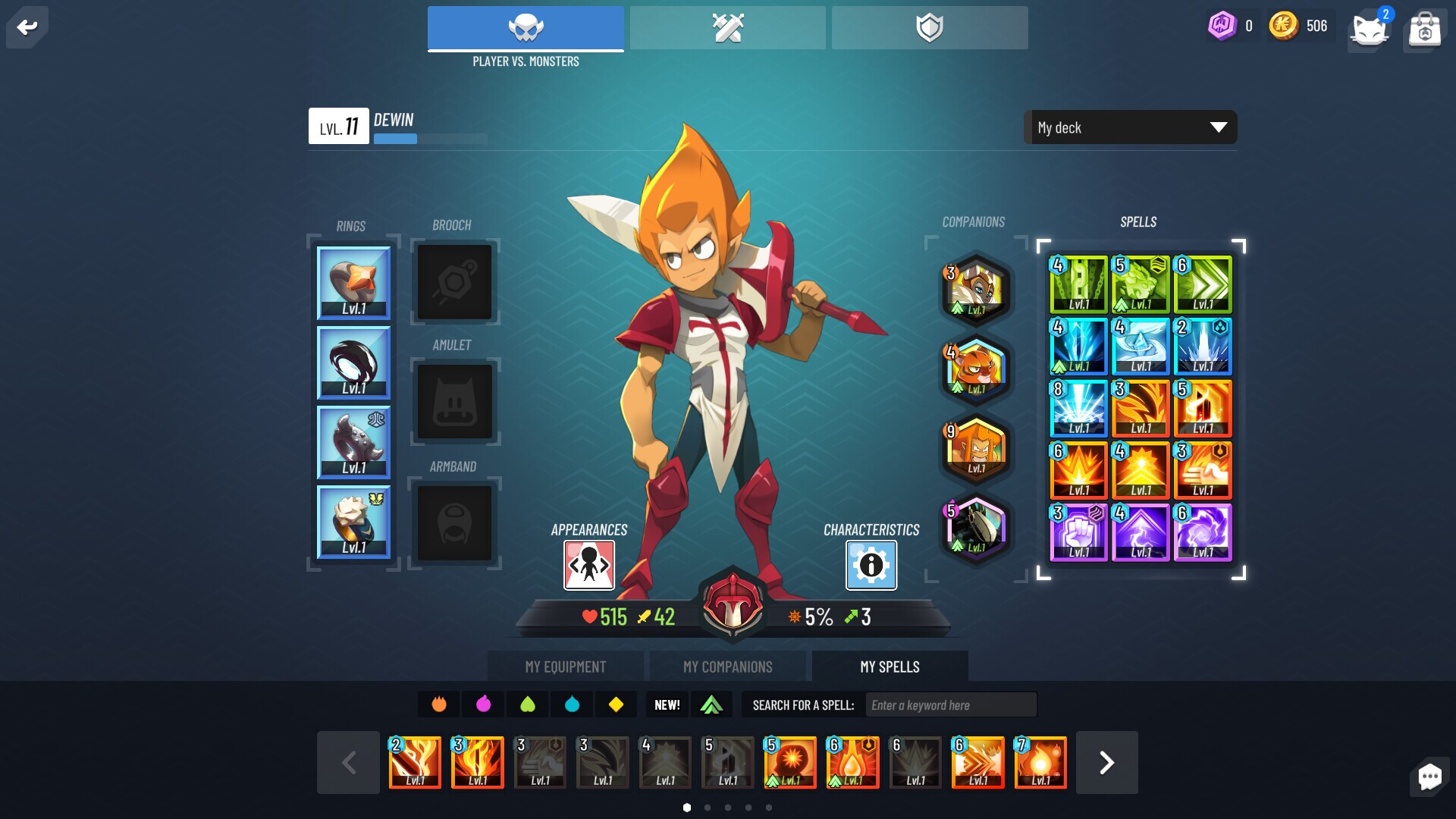Toggle the water element spell filter
This screenshot has width=1456, height=819.
(x=573, y=704)
